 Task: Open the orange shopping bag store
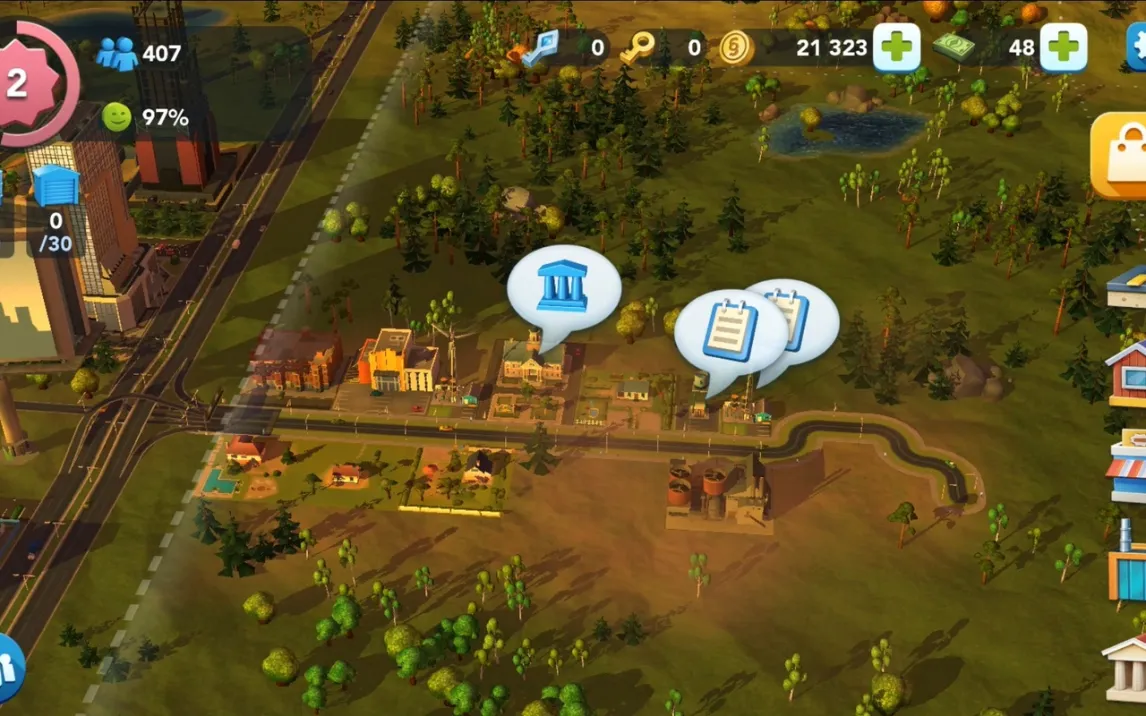(x=1123, y=156)
